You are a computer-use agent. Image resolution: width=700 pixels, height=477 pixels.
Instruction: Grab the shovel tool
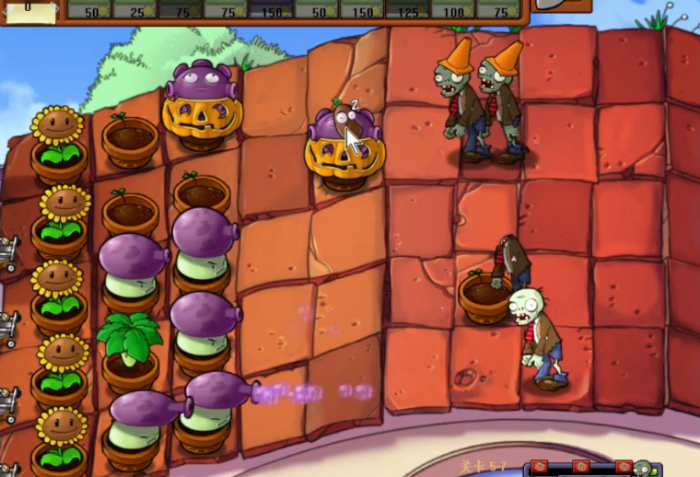pyautogui.click(x=553, y=5)
